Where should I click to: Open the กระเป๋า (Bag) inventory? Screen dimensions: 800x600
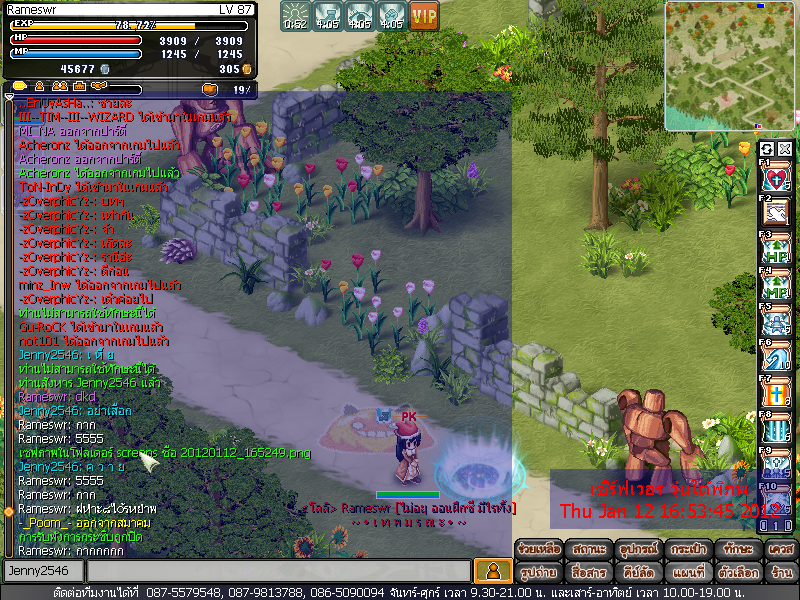point(689,549)
